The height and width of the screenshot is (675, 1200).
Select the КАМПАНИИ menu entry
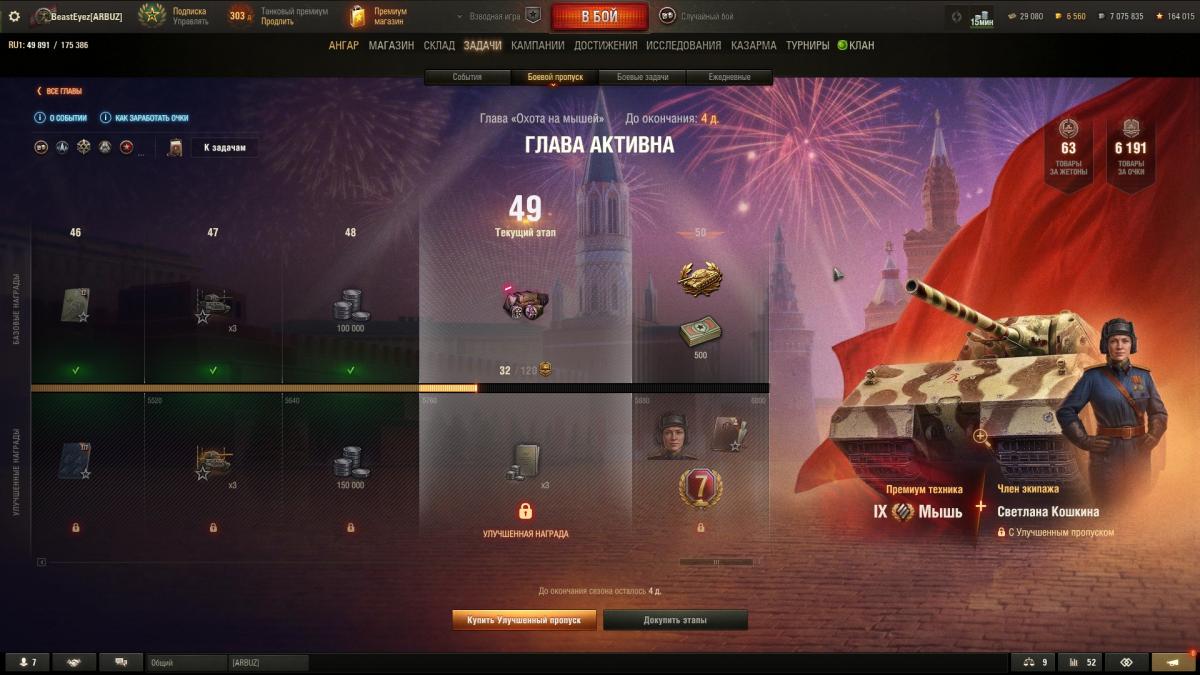(537, 46)
